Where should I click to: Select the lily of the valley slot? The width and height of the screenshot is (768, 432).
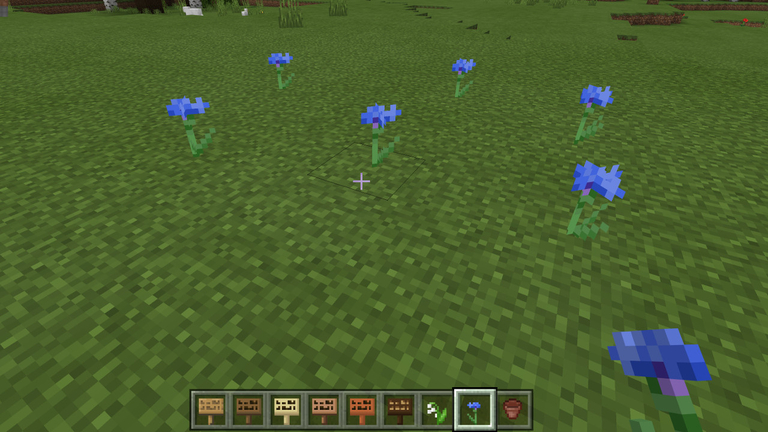[437, 409]
